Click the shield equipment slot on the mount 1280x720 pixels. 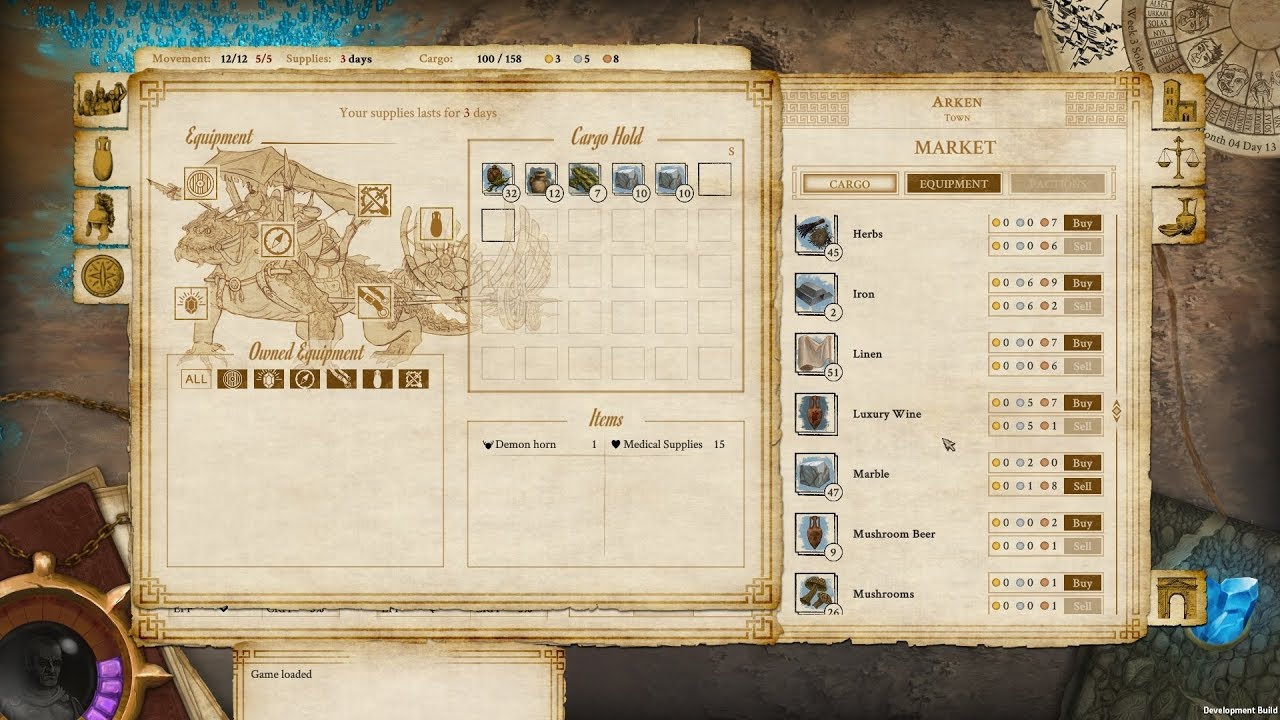[x=201, y=184]
